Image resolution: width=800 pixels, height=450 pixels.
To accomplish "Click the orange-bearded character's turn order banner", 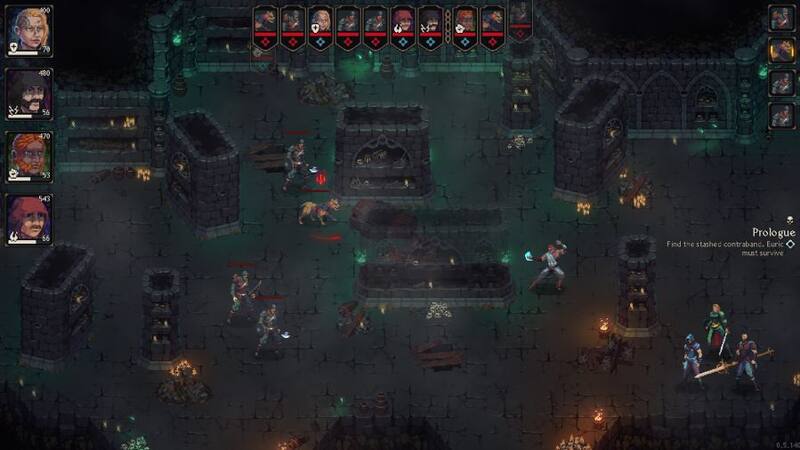I will click(465, 22).
